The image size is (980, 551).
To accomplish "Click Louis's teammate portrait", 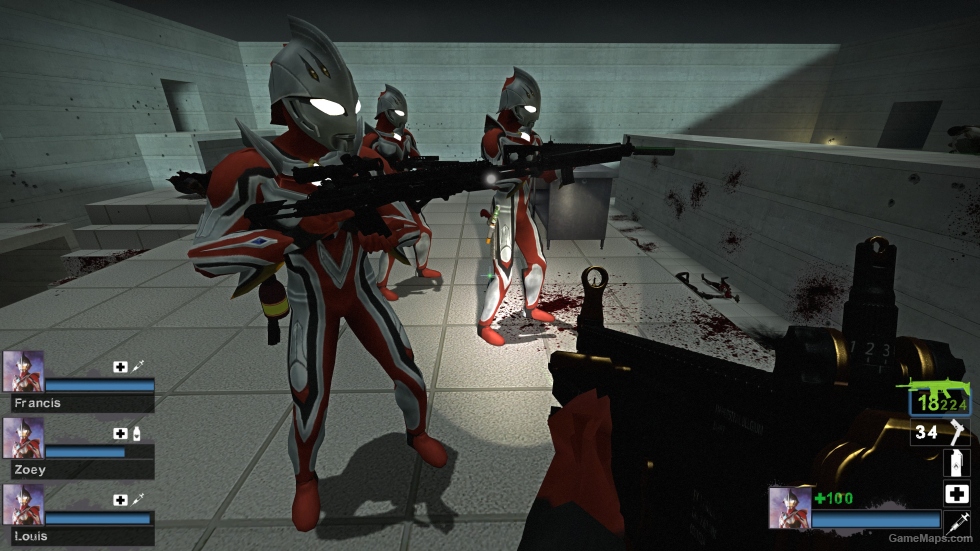I will (x=23, y=505).
